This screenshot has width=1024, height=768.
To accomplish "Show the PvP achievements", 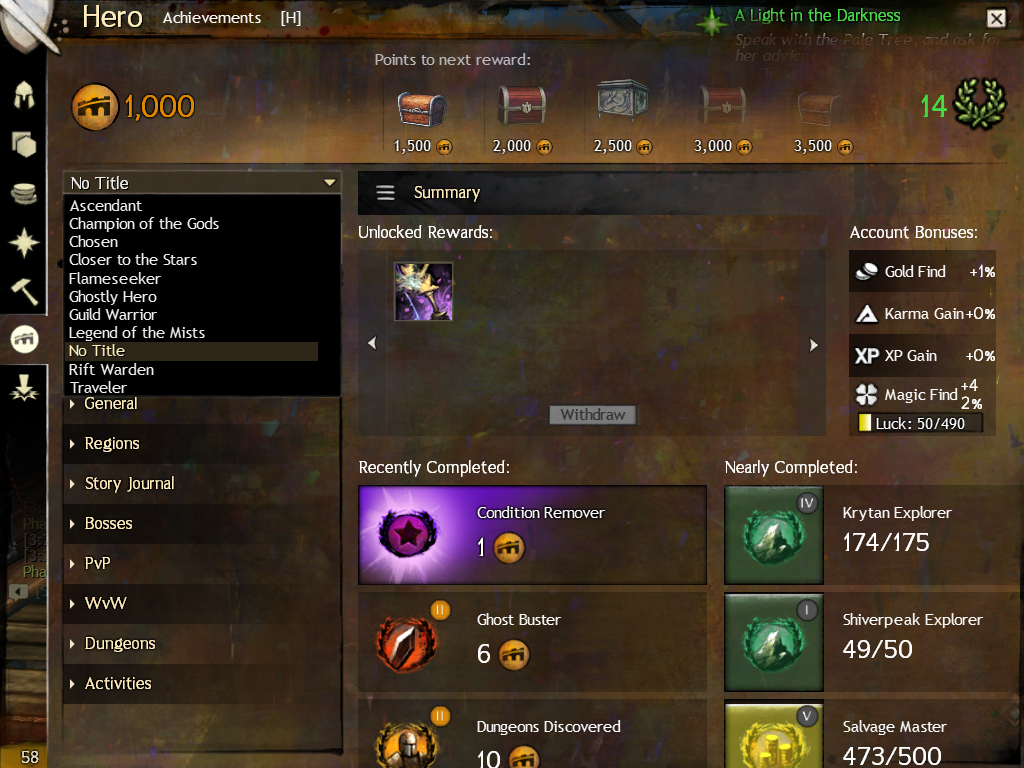I will tap(97, 564).
